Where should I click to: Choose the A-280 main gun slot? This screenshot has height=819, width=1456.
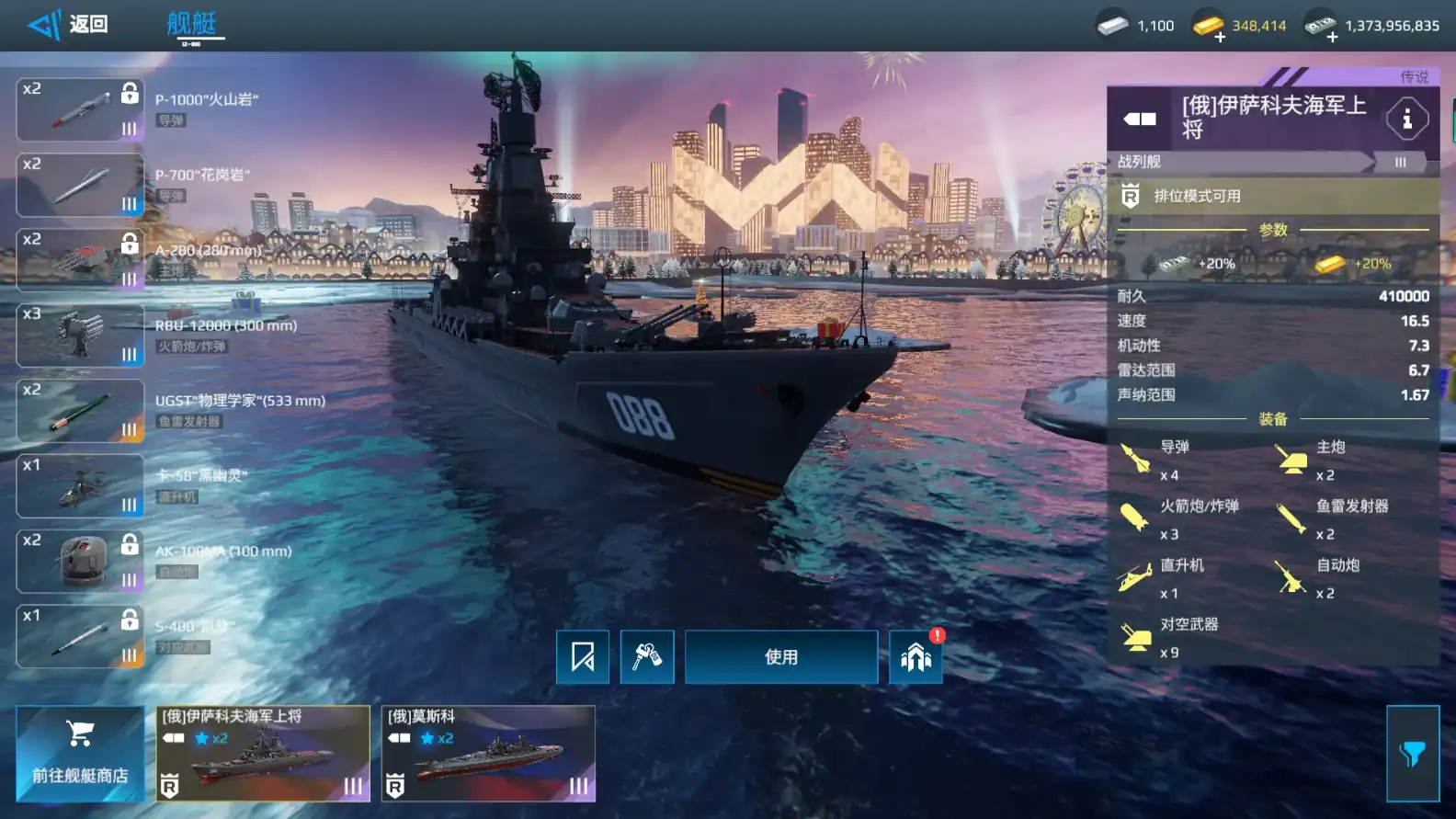[x=80, y=260]
